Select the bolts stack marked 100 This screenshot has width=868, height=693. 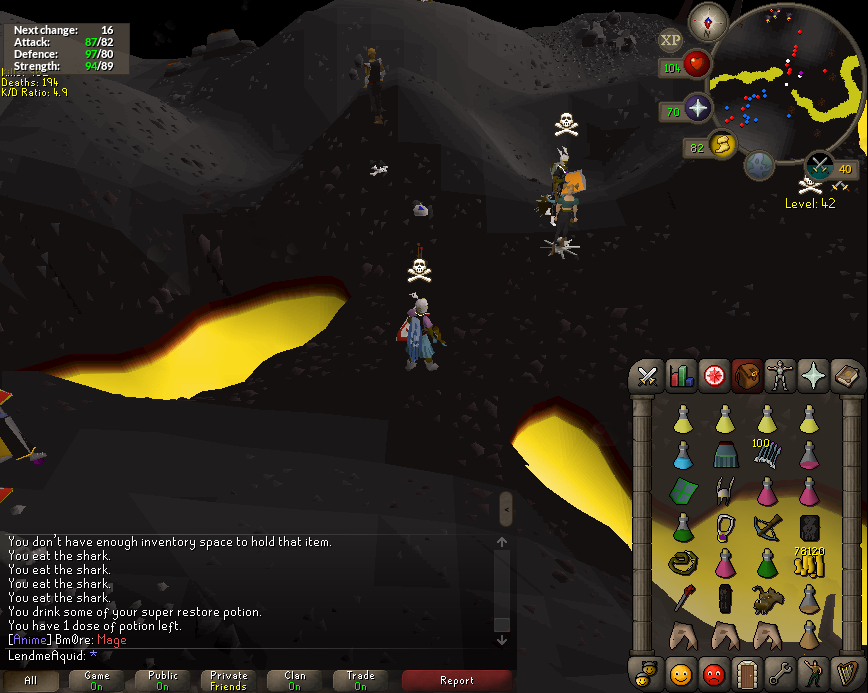click(x=767, y=453)
